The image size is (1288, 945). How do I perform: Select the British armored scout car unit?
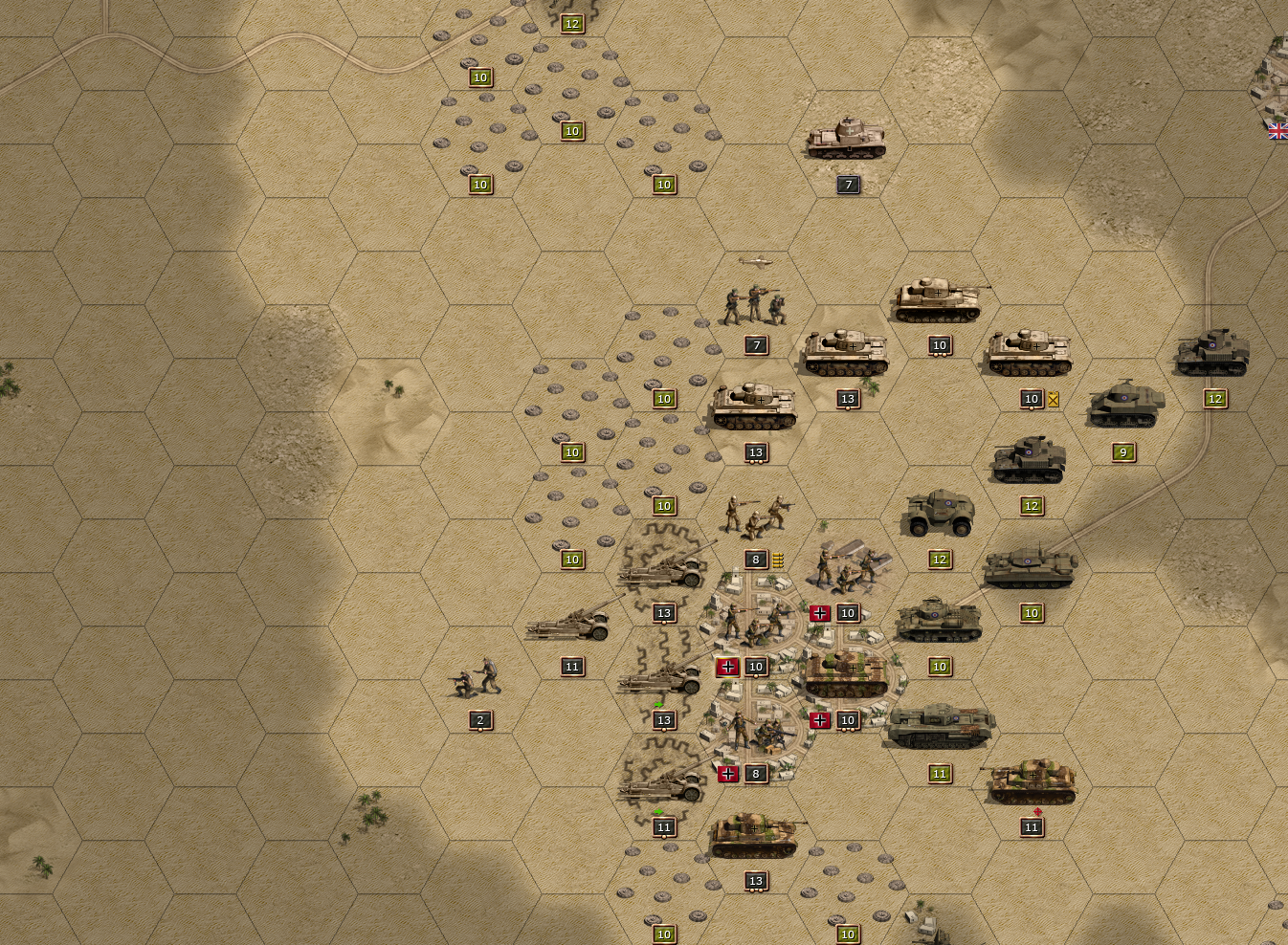tap(940, 514)
